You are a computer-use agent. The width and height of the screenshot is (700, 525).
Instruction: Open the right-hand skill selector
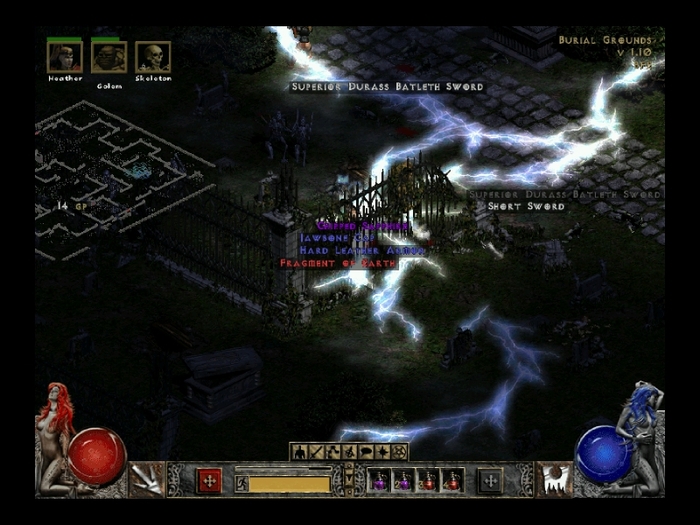pyautogui.click(x=553, y=479)
